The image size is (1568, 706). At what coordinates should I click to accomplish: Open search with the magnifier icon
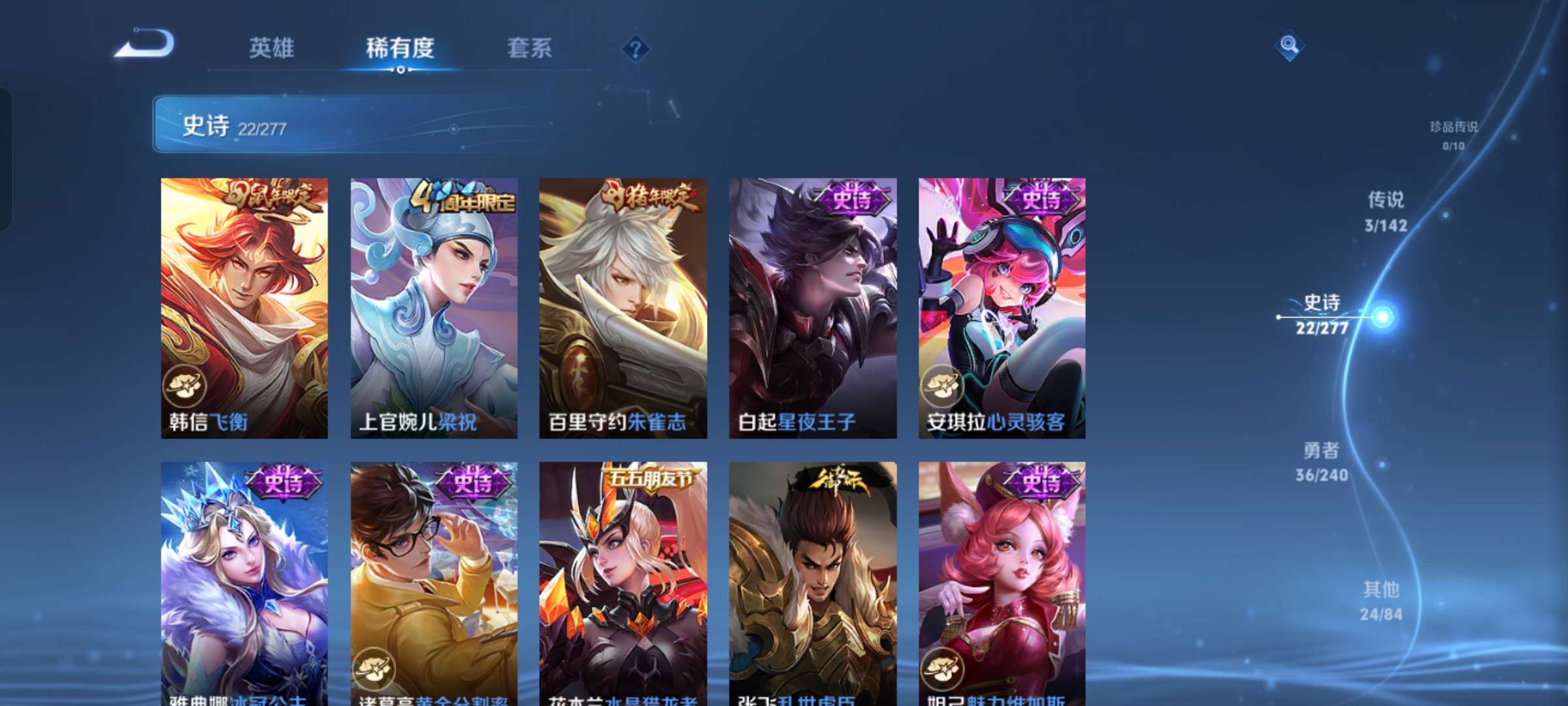1291,44
